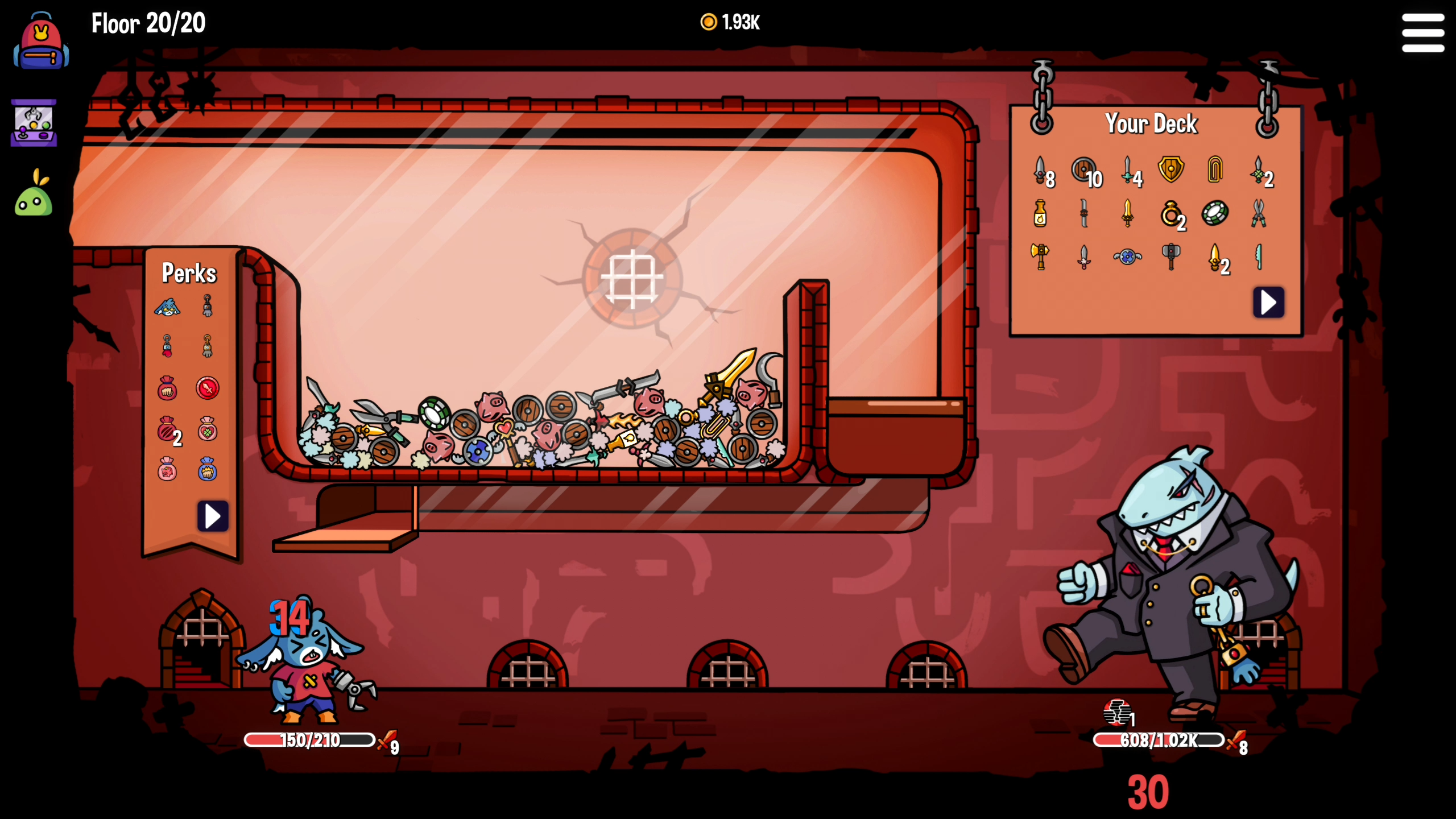Select the red sword coin perk
1456x819 pixels.
point(208,388)
